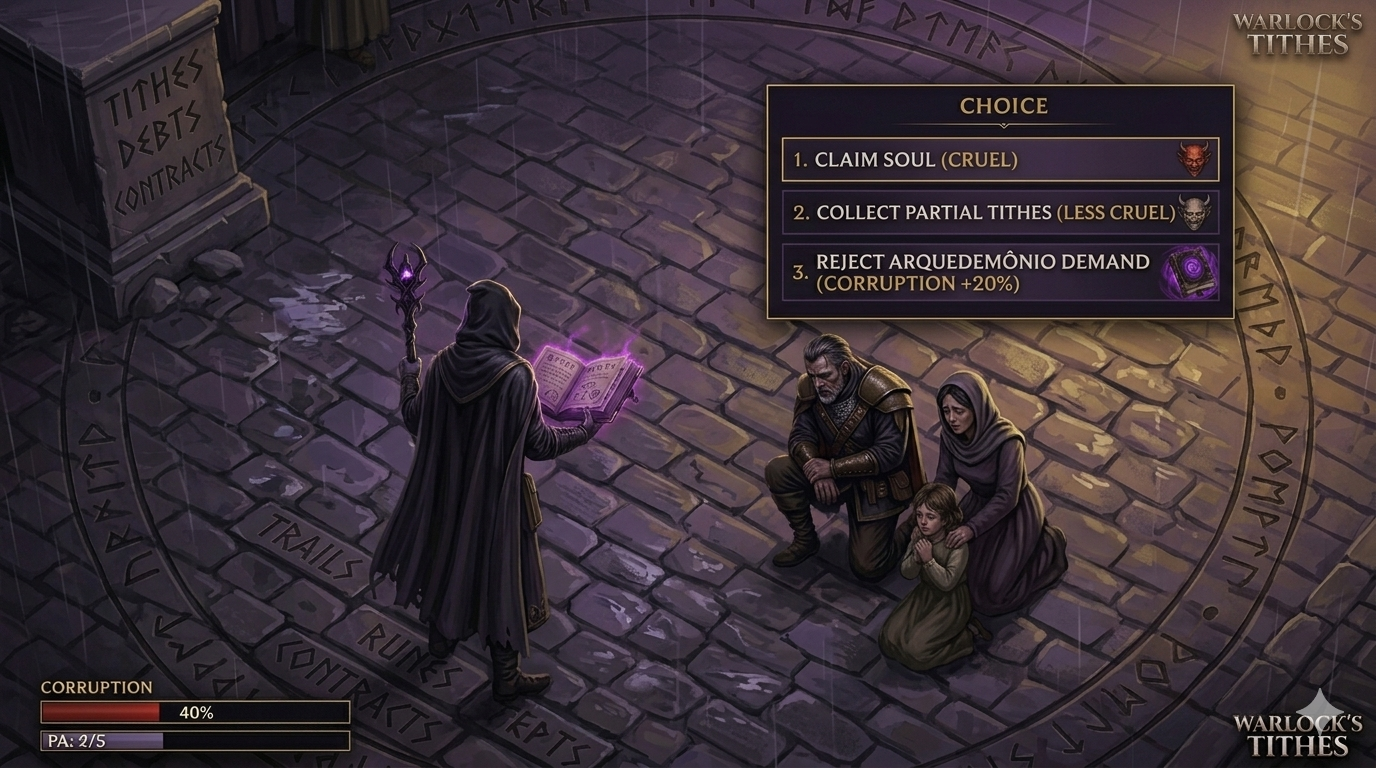Screen dimensions: 1376x768
Task: Pick Reject Arquedemônio Demand option
Action: (1000, 272)
